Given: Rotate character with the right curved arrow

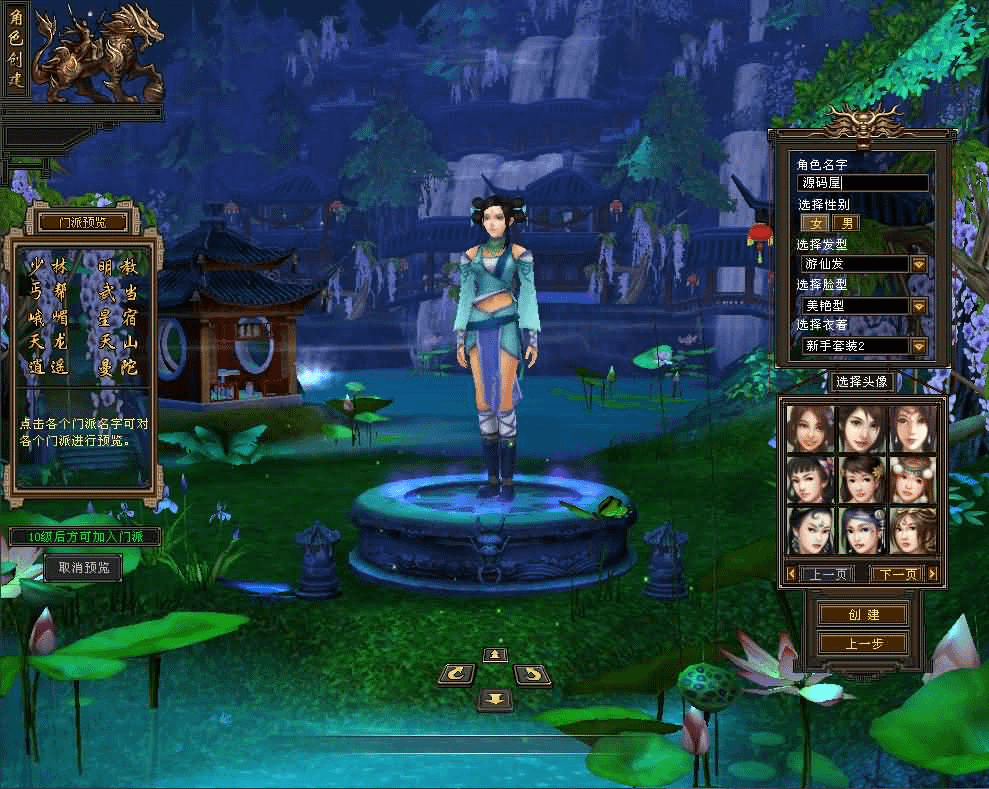Looking at the screenshot, I should 533,675.
